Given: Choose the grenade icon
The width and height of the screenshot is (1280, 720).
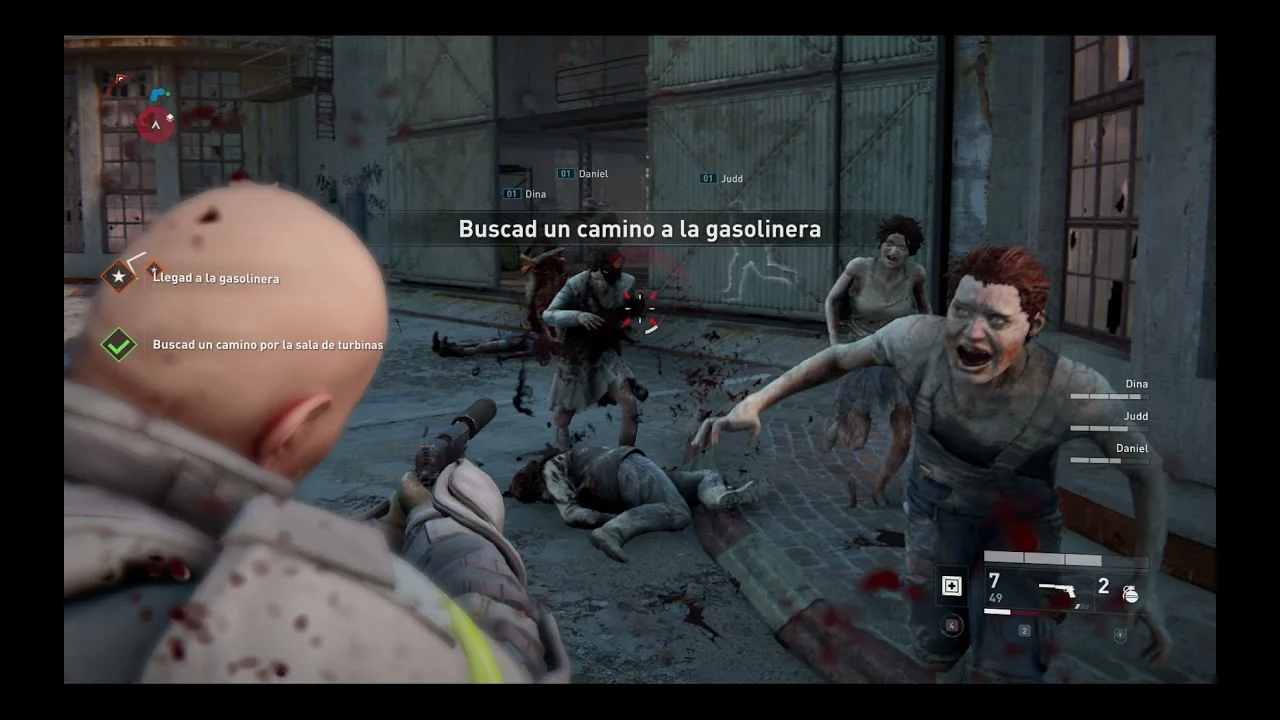Looking at the screenshot, I should [x=1130, y=593].
